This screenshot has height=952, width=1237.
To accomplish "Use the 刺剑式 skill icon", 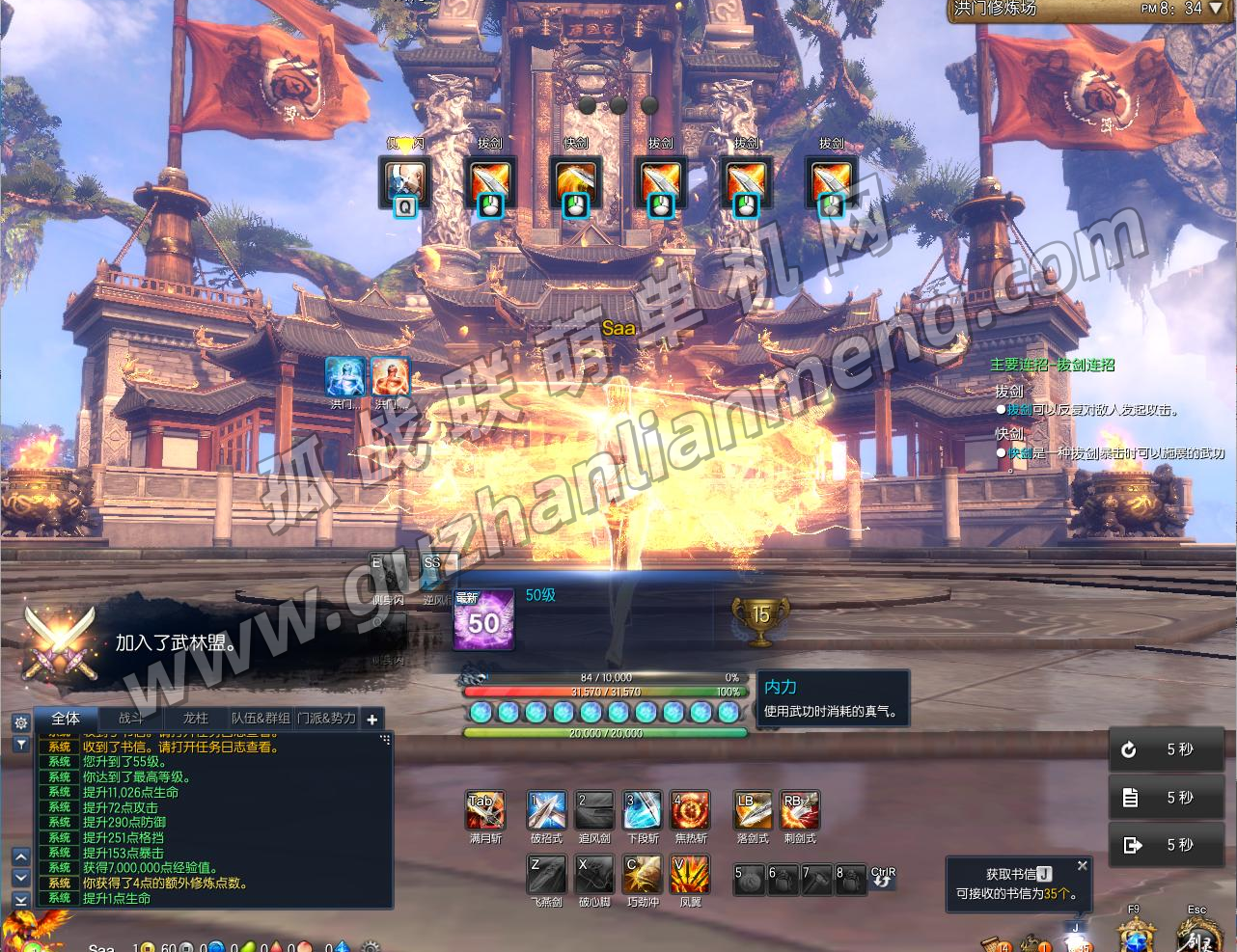I will tap(800, 811).
